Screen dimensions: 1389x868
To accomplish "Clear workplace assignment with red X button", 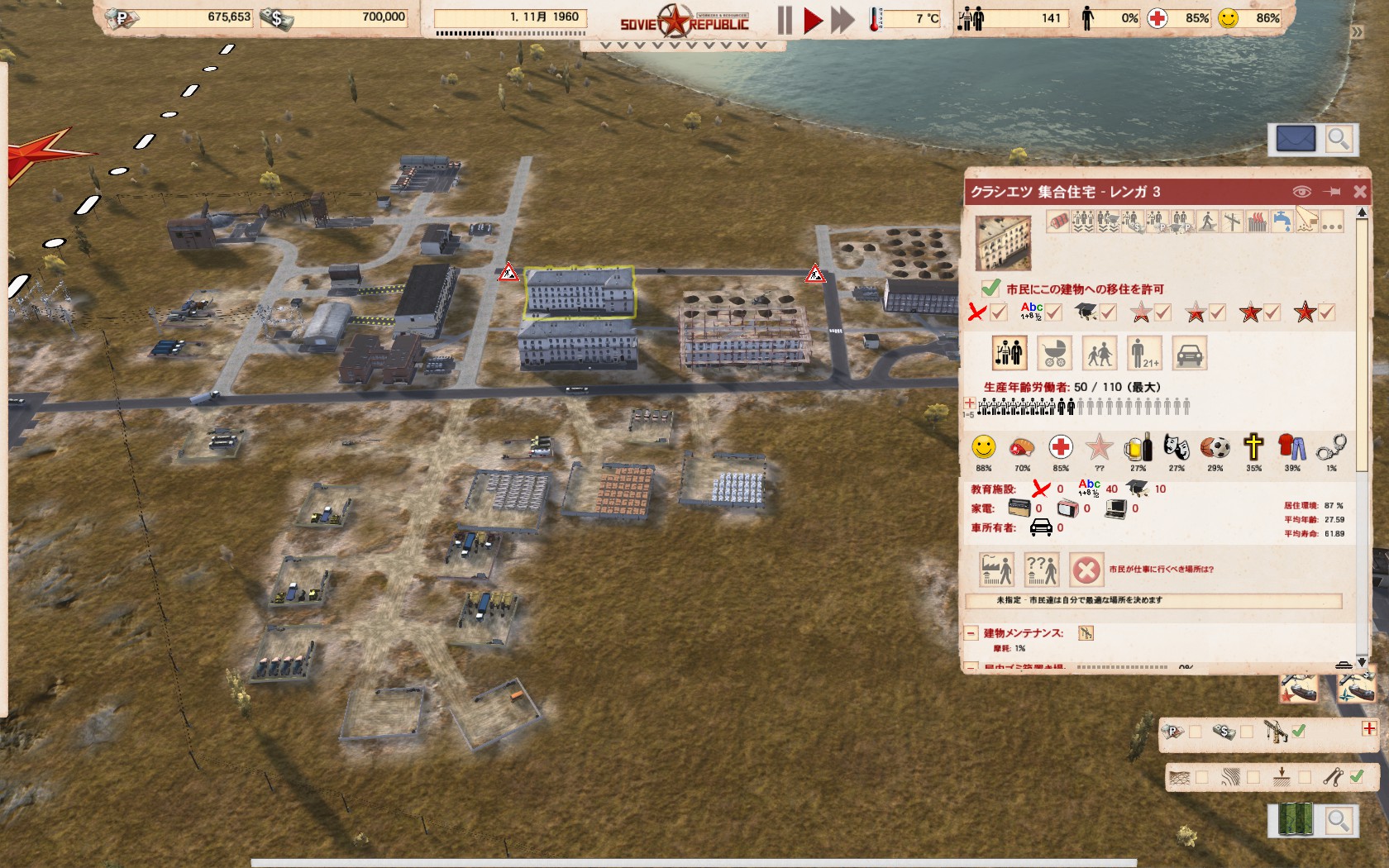I will [1086, 570].
